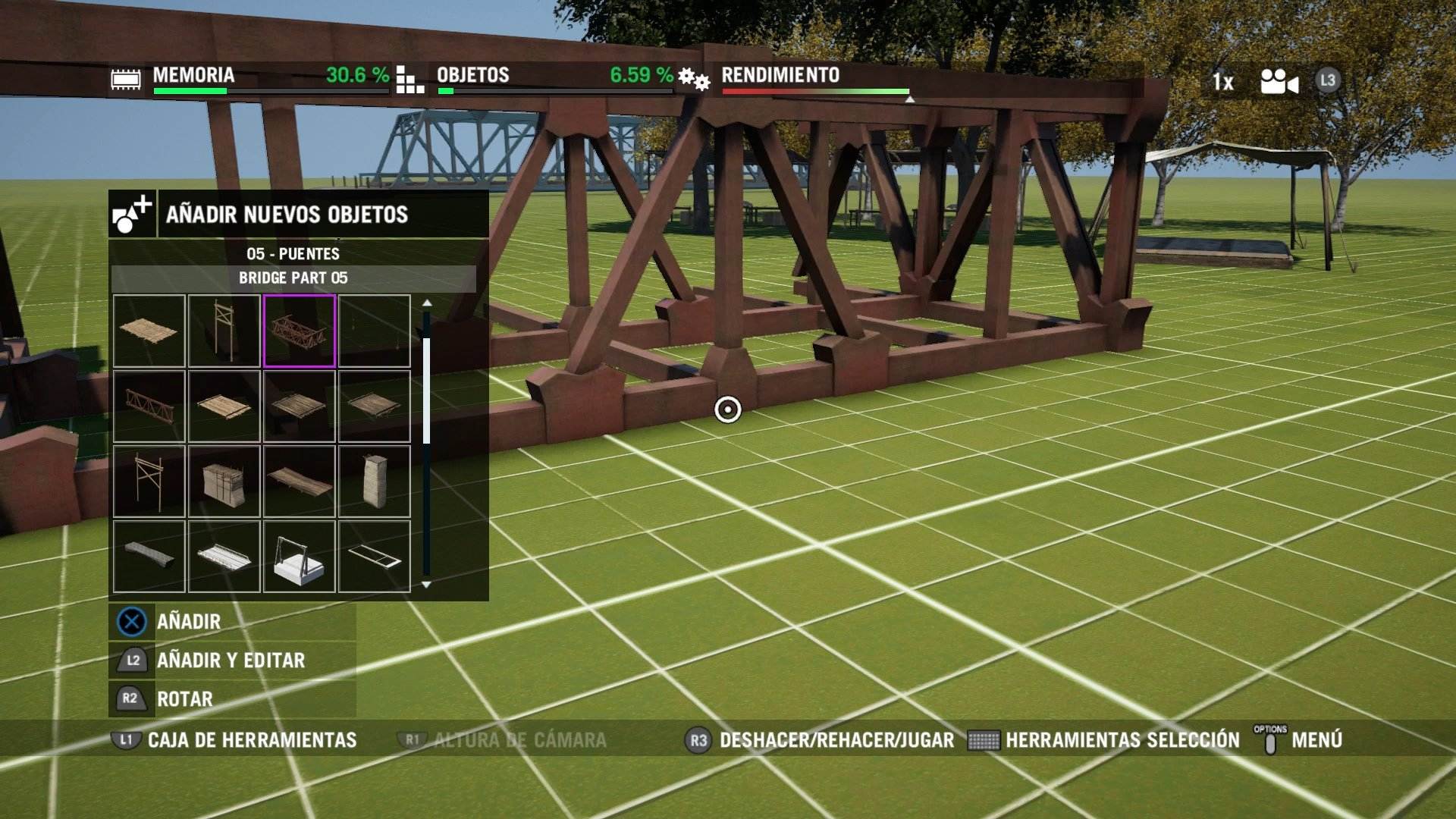Select the BRIDGE PART 05 subcategory header

pyautogui.click(x=293, y=279)
